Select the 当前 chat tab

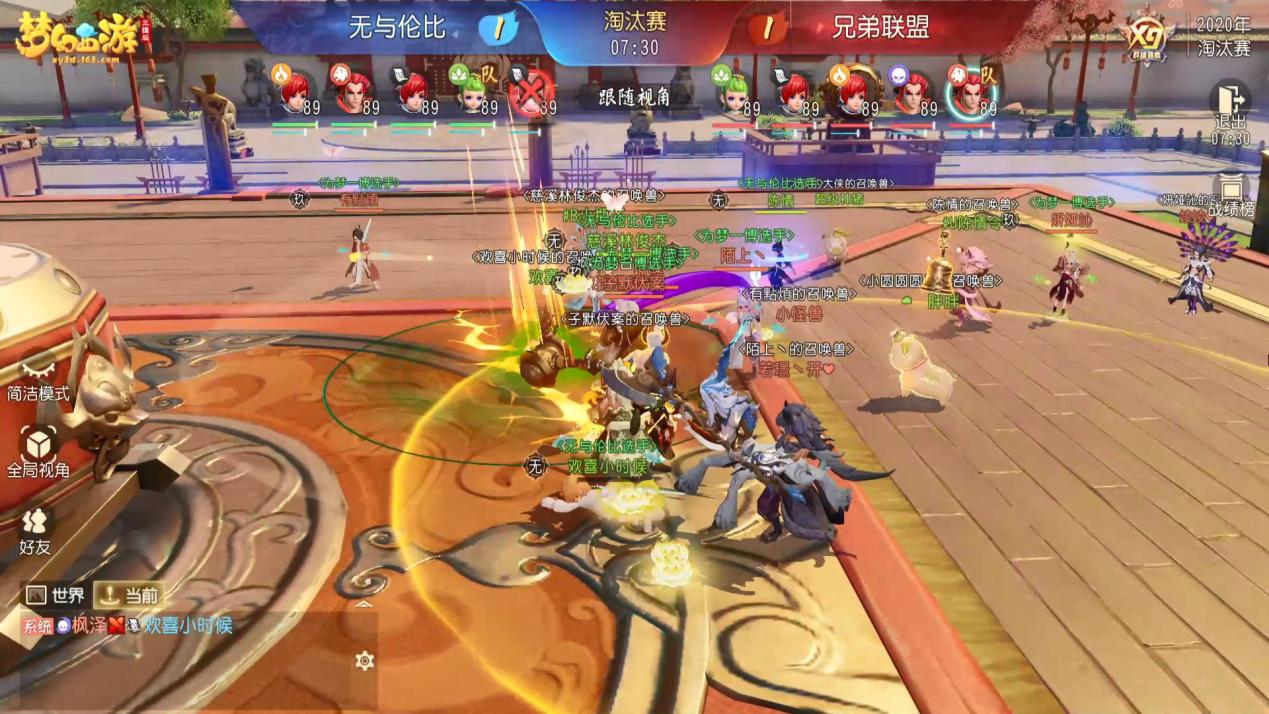129,595
